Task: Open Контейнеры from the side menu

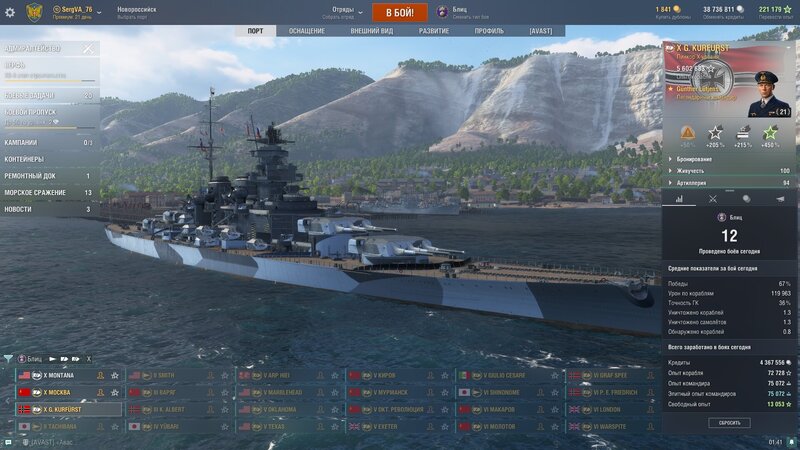Action: 25,159
